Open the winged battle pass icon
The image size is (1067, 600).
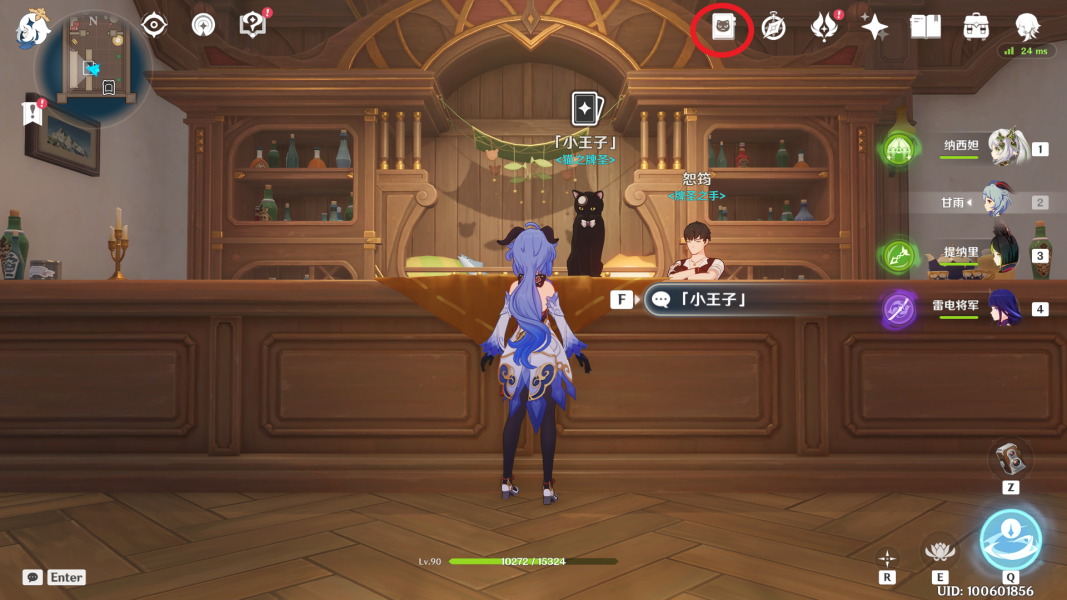(x=824, y=27)
